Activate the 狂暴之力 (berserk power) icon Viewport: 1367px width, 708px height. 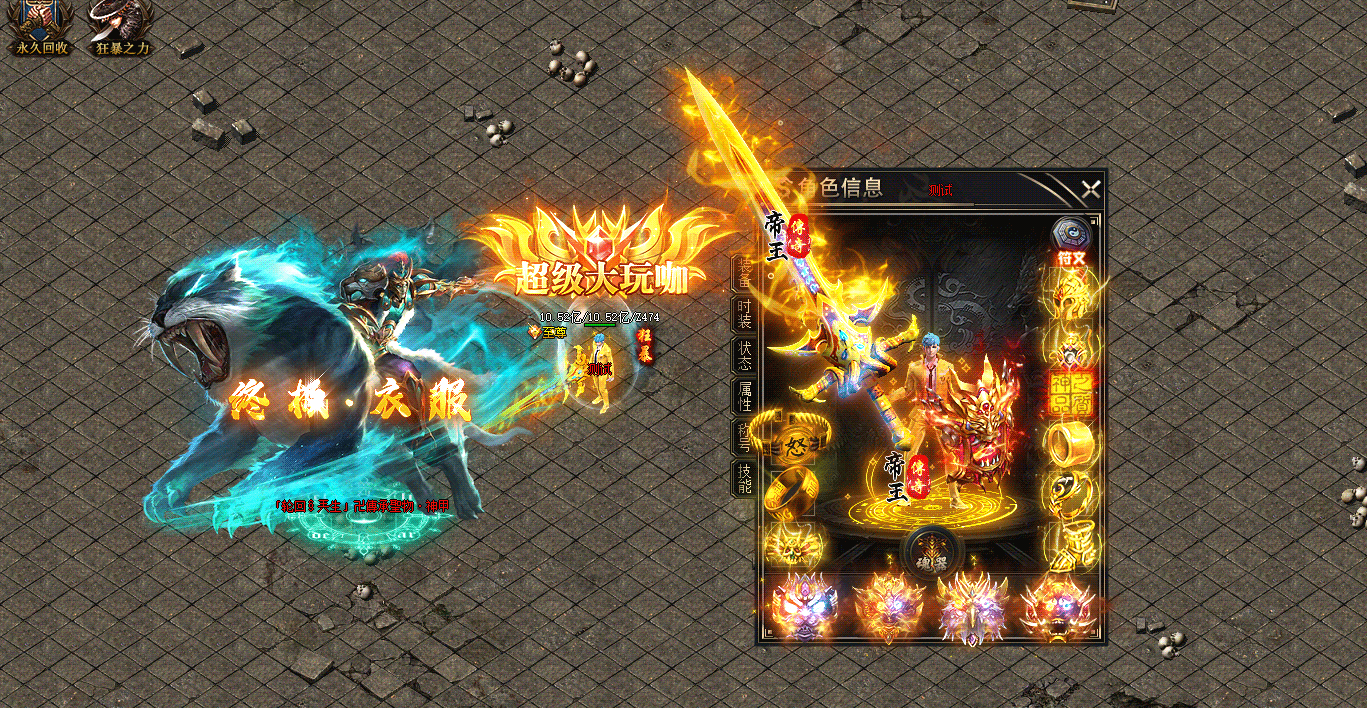122,26
